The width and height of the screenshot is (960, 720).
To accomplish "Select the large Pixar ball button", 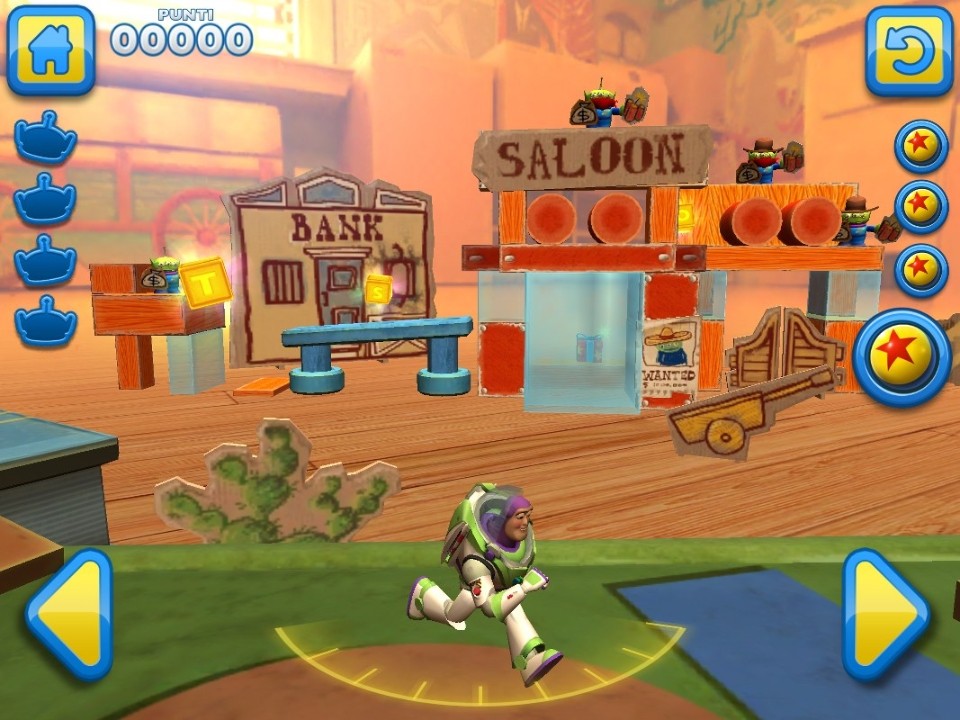I will coord(903,357).
